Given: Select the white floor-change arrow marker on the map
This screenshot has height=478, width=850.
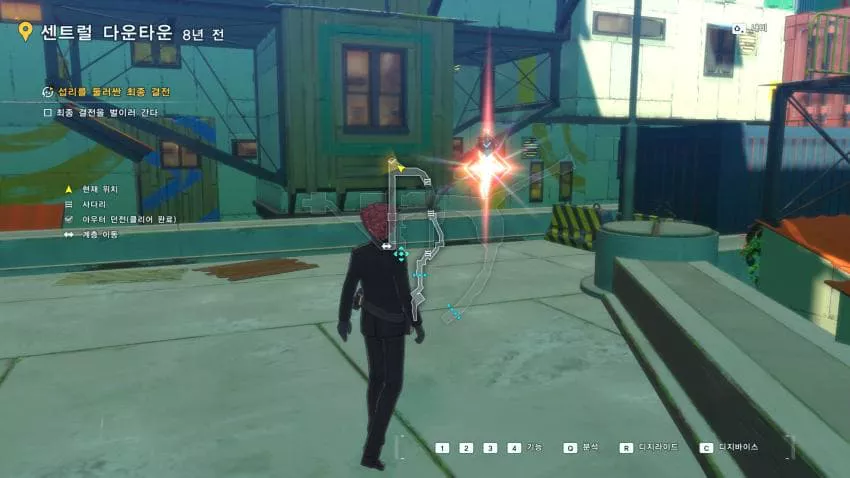Looking at the screenshot, I should pos(386,246).
